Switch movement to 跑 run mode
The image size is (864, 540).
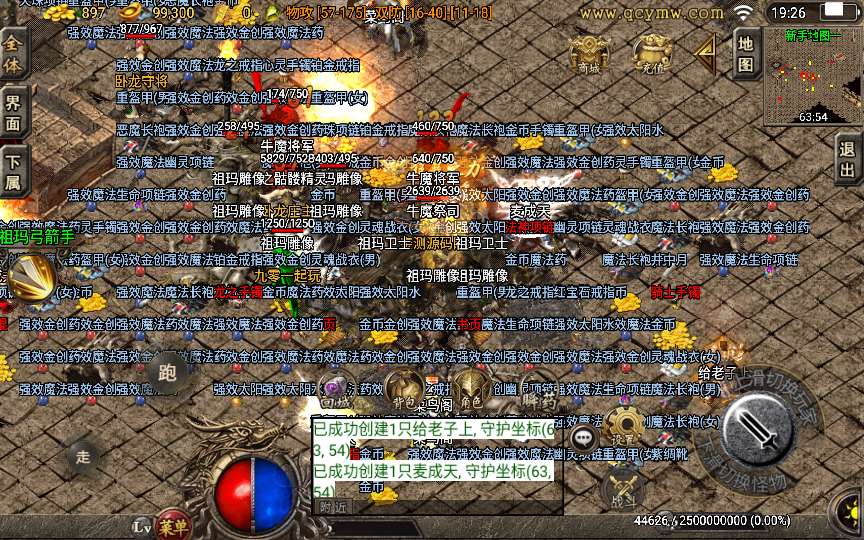pos(167,372)
